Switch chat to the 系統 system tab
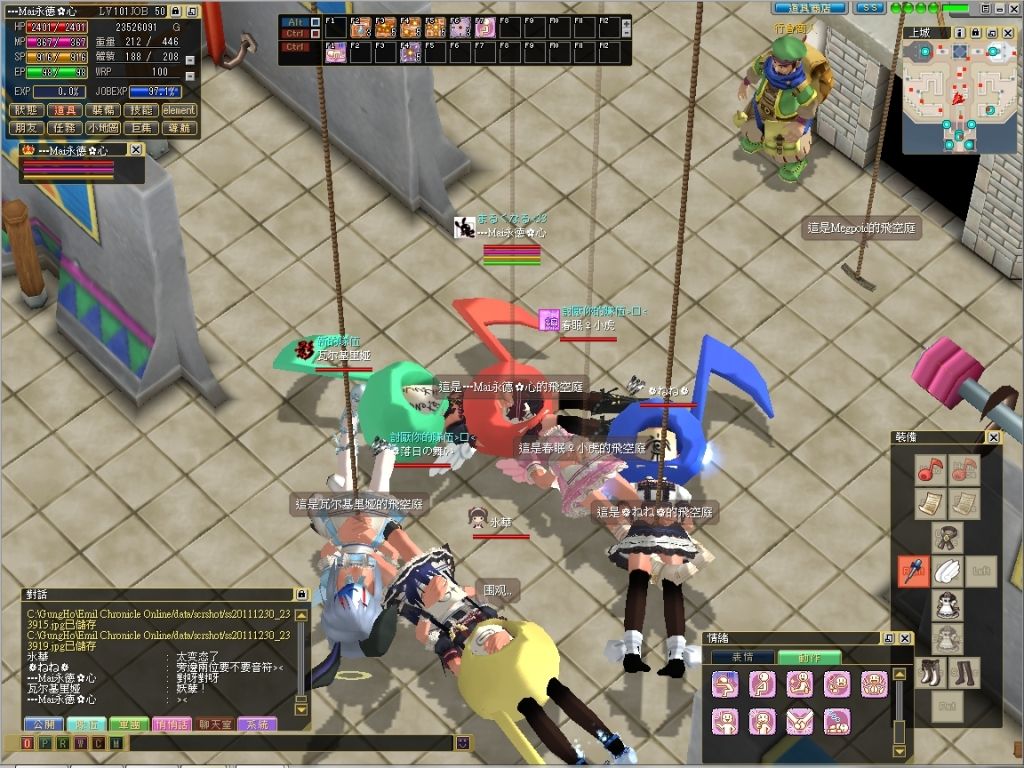 pyautogui.click(x=257, y=724)
